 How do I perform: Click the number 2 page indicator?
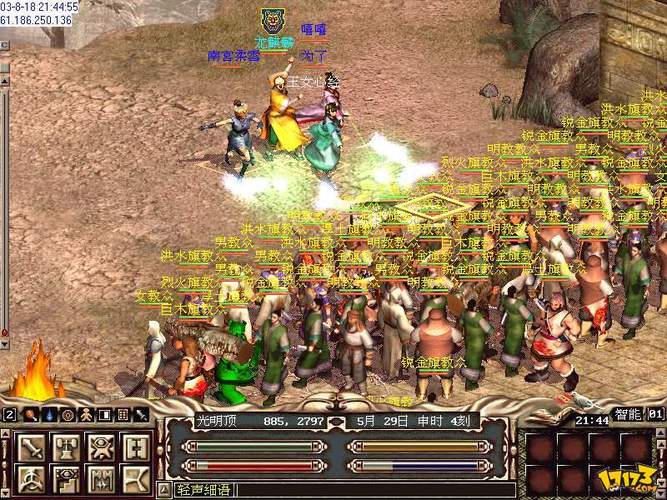pyautogui.click(x=9, y=414)
